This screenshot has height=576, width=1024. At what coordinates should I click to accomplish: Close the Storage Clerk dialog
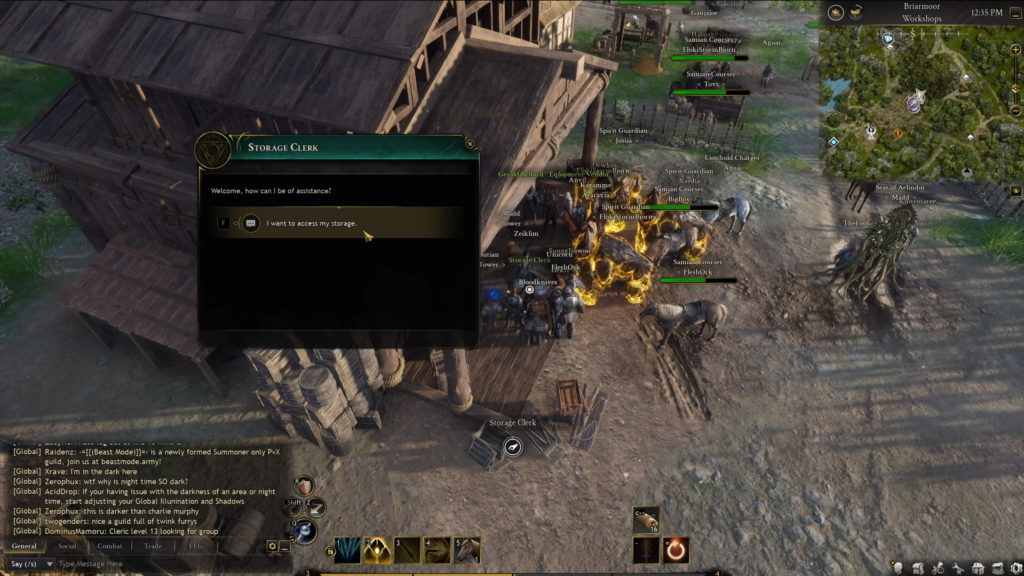point(470,144)
